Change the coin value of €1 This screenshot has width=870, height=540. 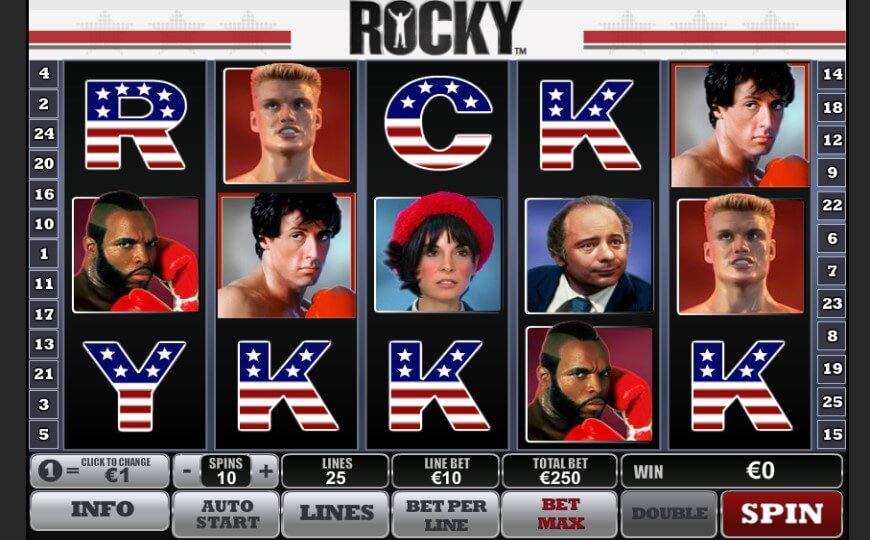pyautogui.click(x=100, y=470)
